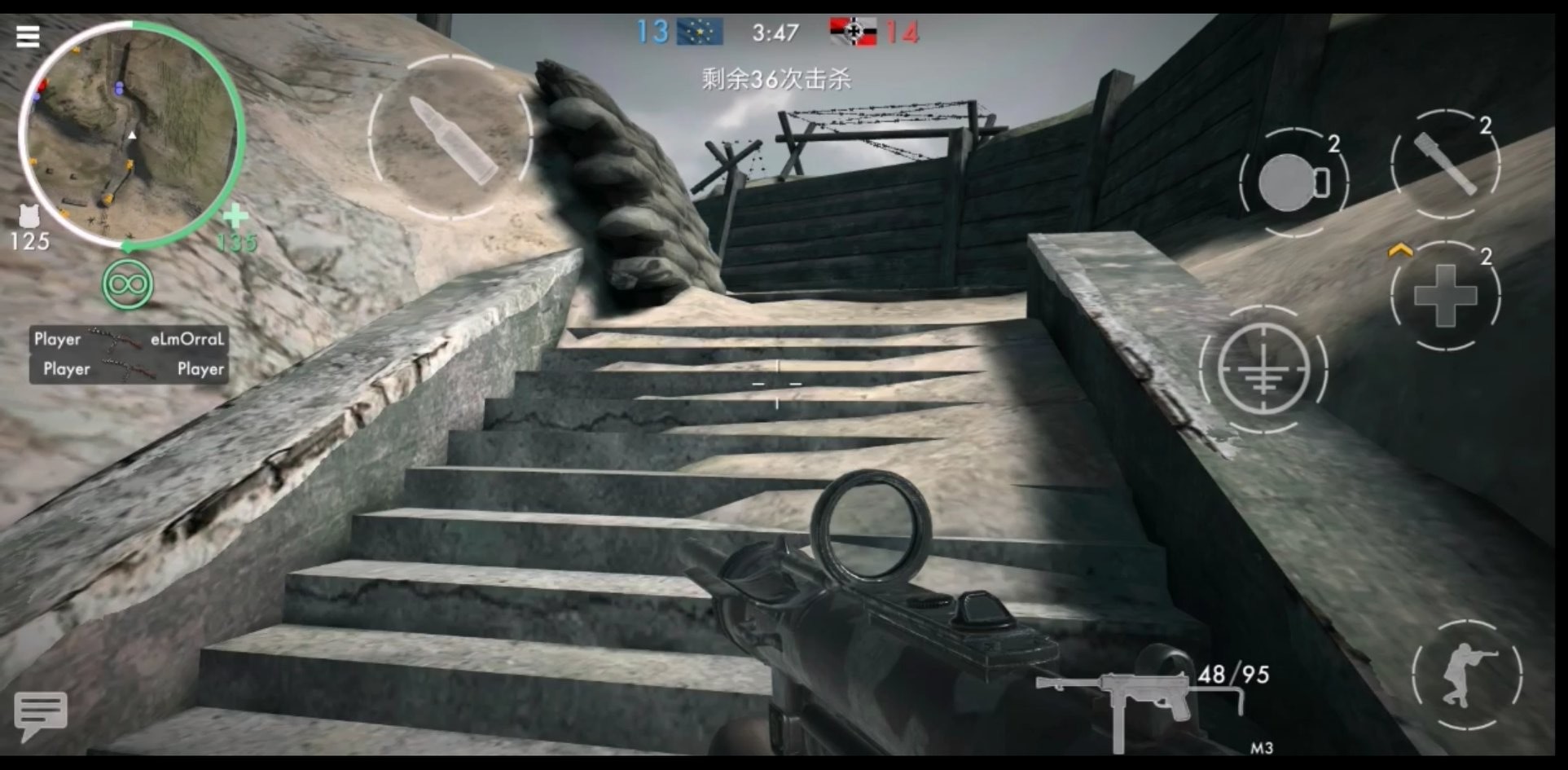Use the medkit cross button
The width and height of the screenshot is (1568, 770).
(1445, 297)
